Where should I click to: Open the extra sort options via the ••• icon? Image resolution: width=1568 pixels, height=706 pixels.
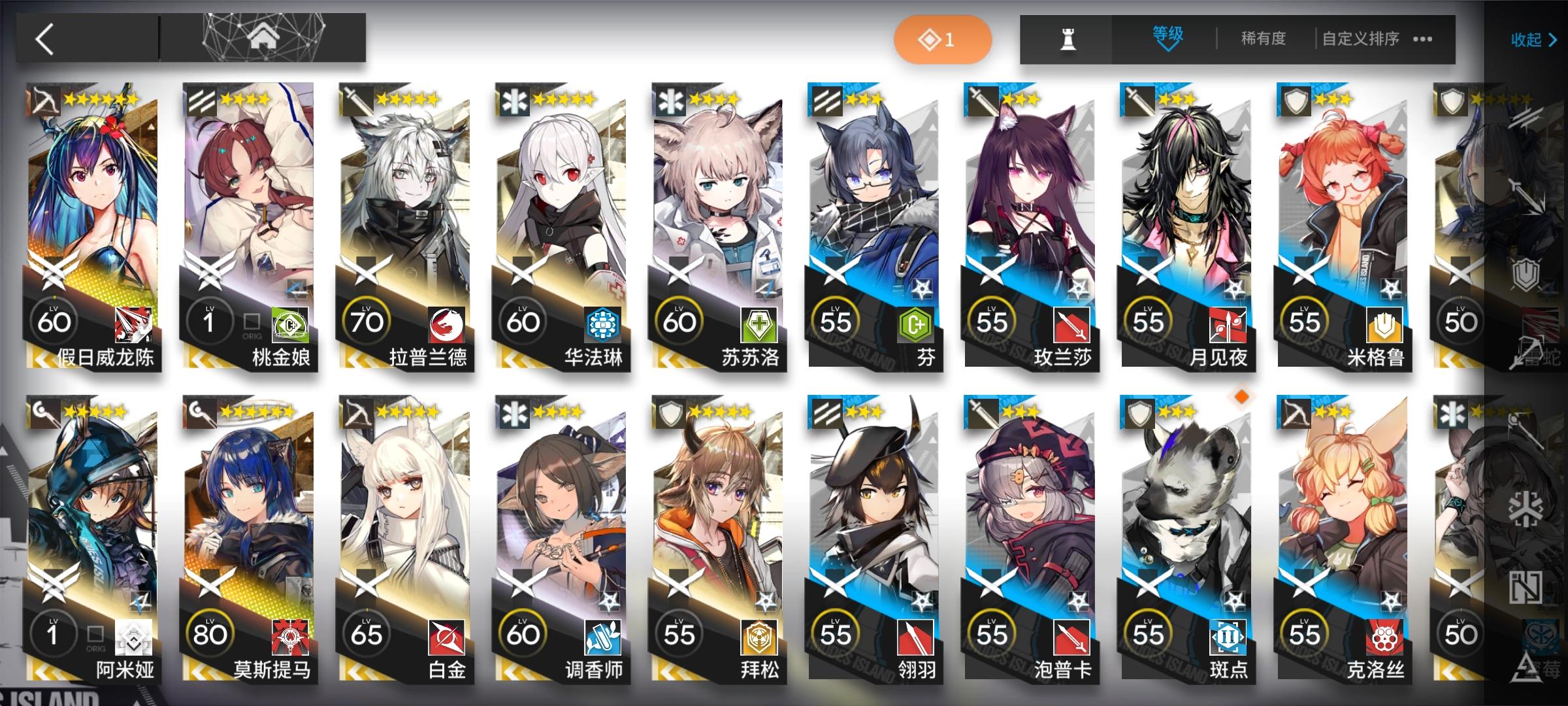pyautogui.click(x=1424, y=39)
